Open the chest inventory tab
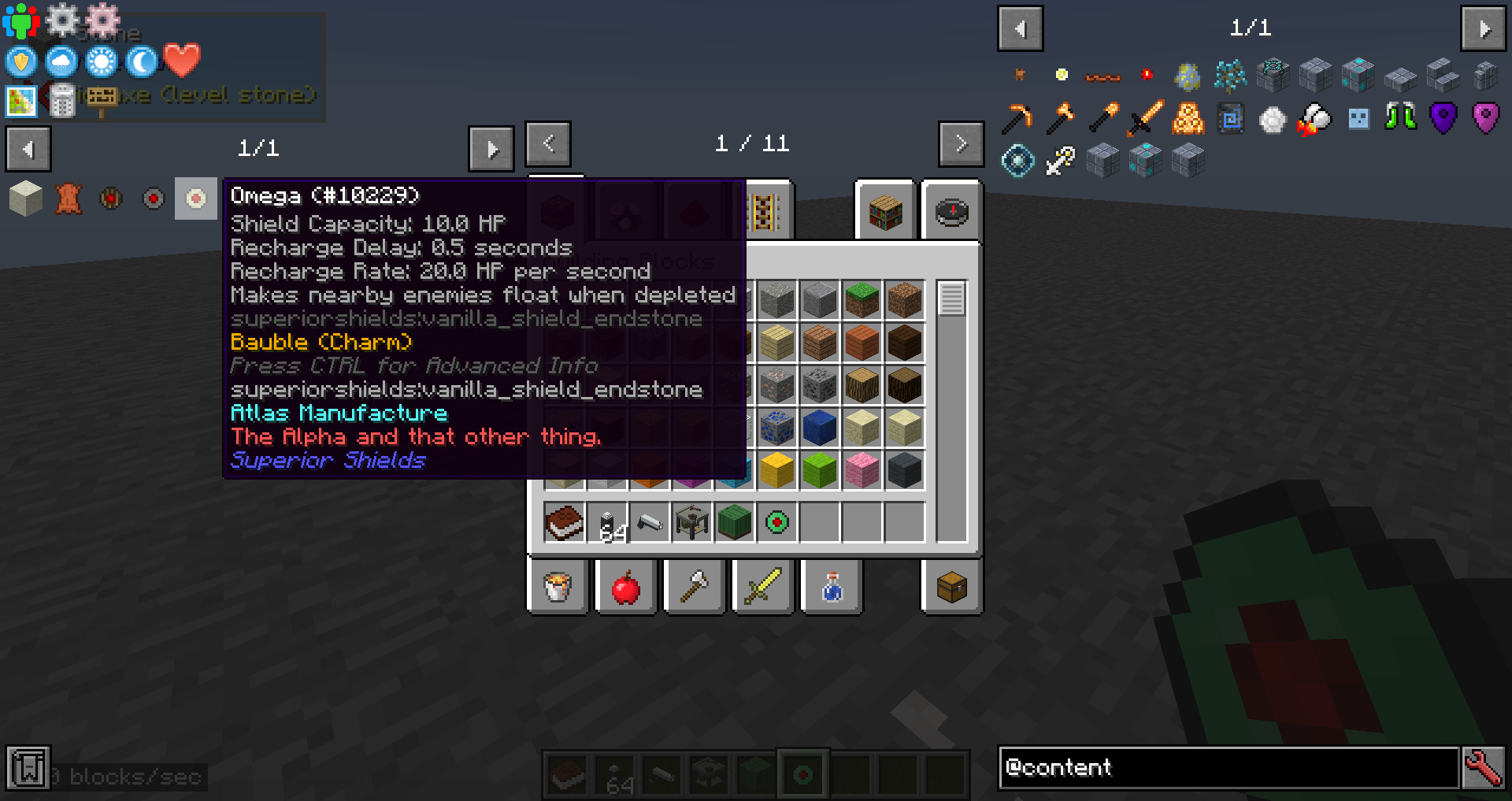1512x801 pixels. (951, 587)
